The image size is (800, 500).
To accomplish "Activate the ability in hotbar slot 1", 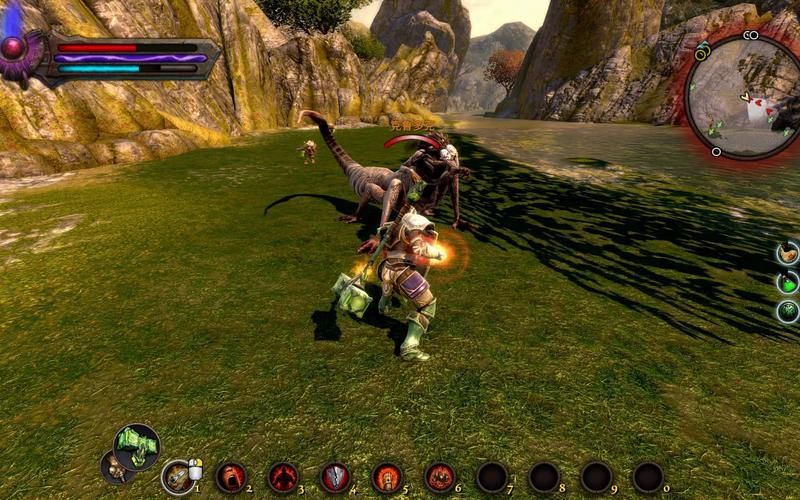I will (178, 477).
